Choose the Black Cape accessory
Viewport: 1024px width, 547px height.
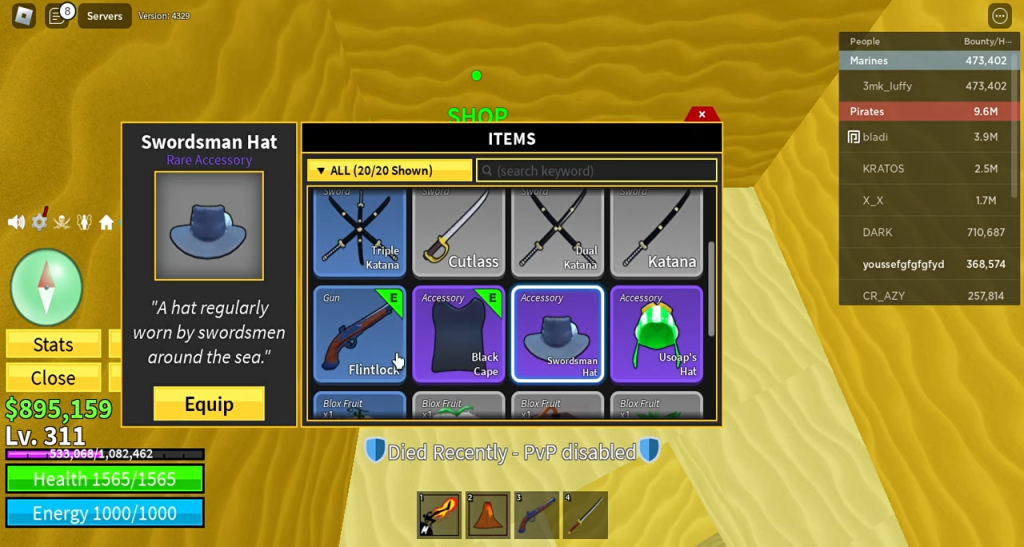click(x=458, y=334)
